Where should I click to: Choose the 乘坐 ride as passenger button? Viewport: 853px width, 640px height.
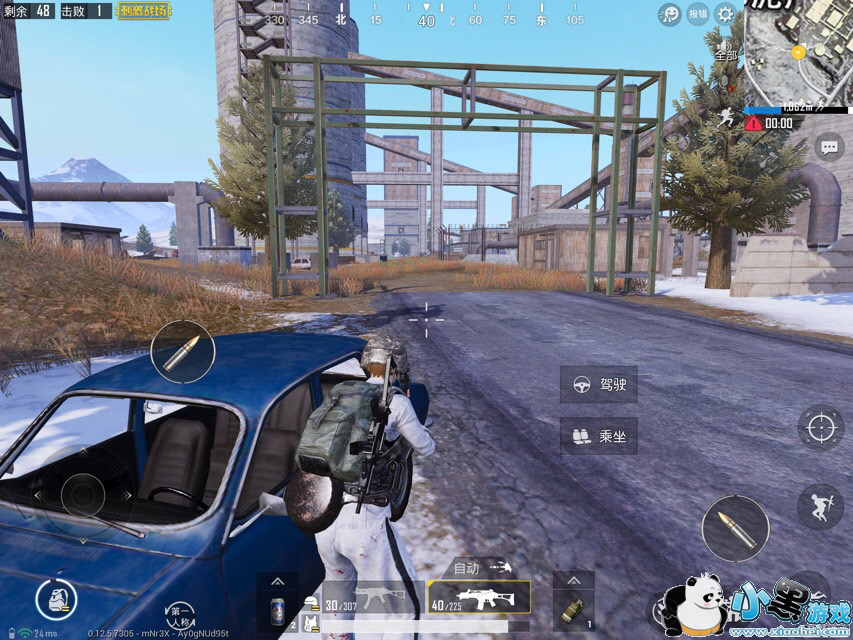pyautogui.click(x=599, y=436)
